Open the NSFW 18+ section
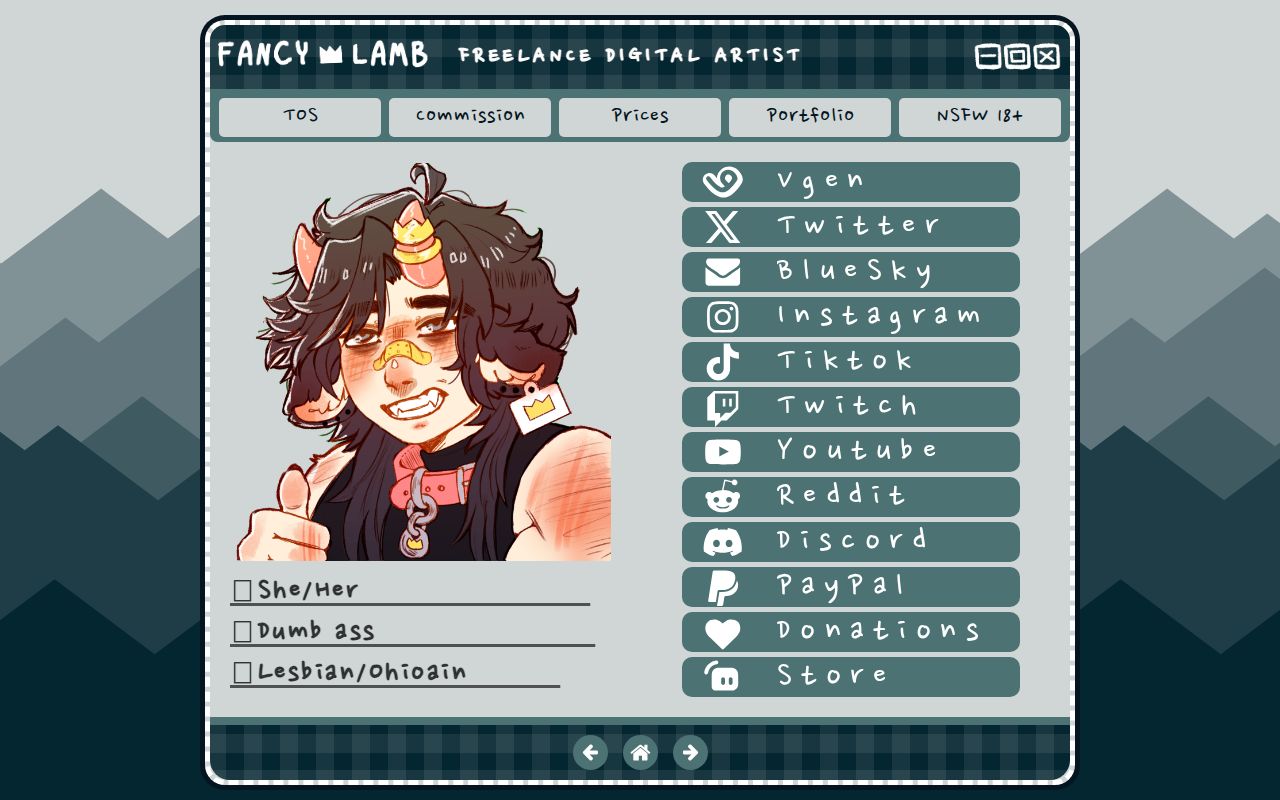Viewport: 1280px width, 800px height. click(x=980, y=116)
